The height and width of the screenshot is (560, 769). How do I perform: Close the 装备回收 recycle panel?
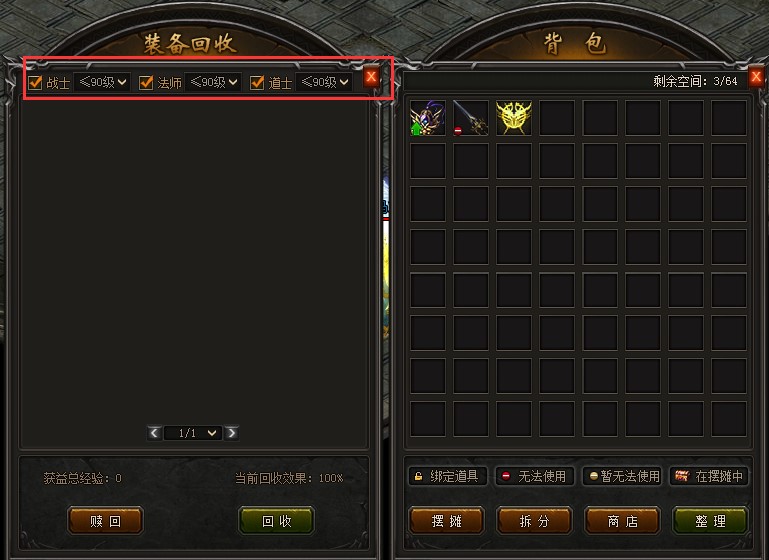click(x=372, y=77)
